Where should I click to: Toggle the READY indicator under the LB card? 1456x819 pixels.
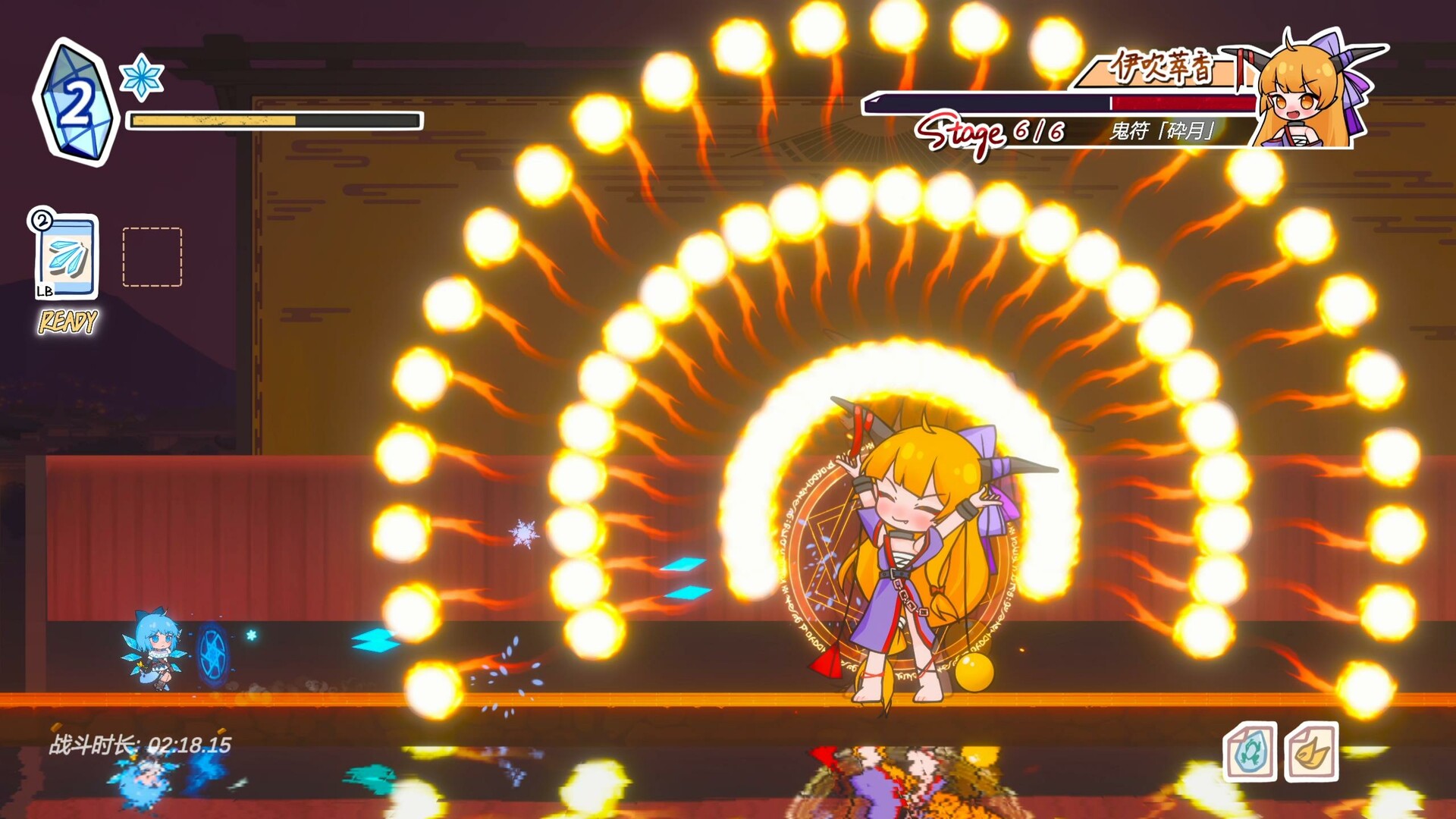click(x=67, y=321)
